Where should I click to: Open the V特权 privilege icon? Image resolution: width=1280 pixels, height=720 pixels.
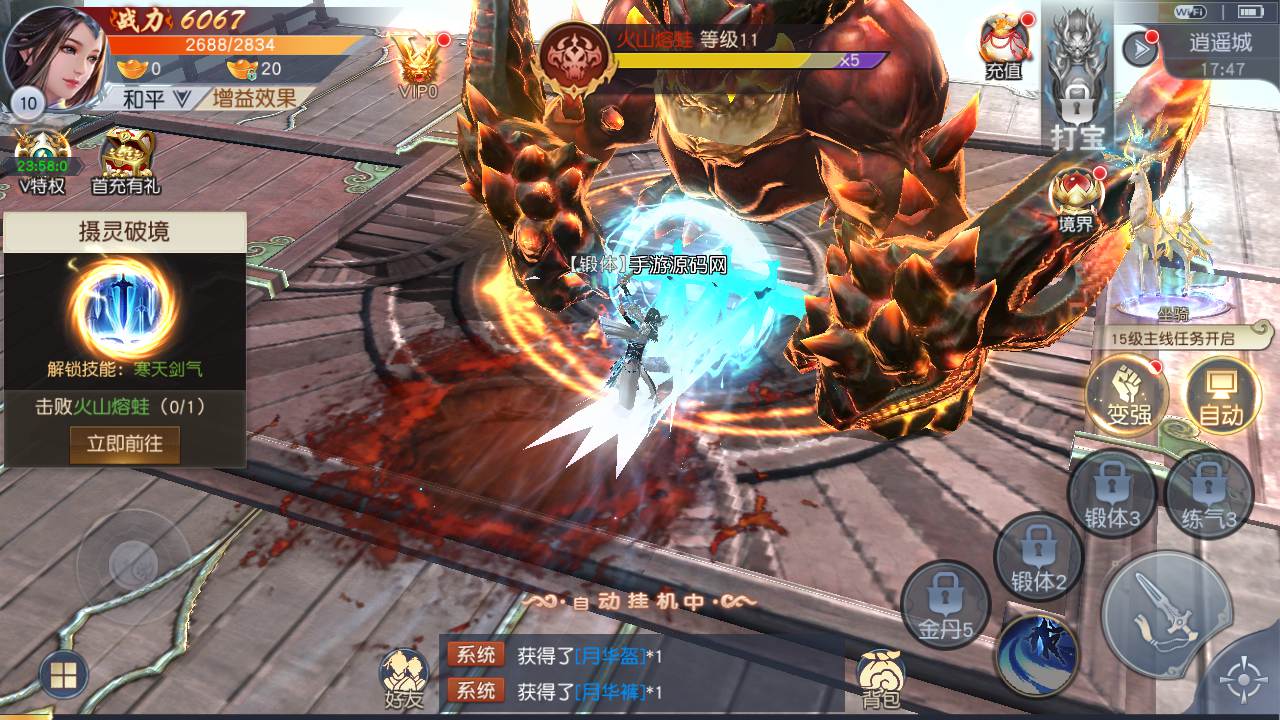42,162
